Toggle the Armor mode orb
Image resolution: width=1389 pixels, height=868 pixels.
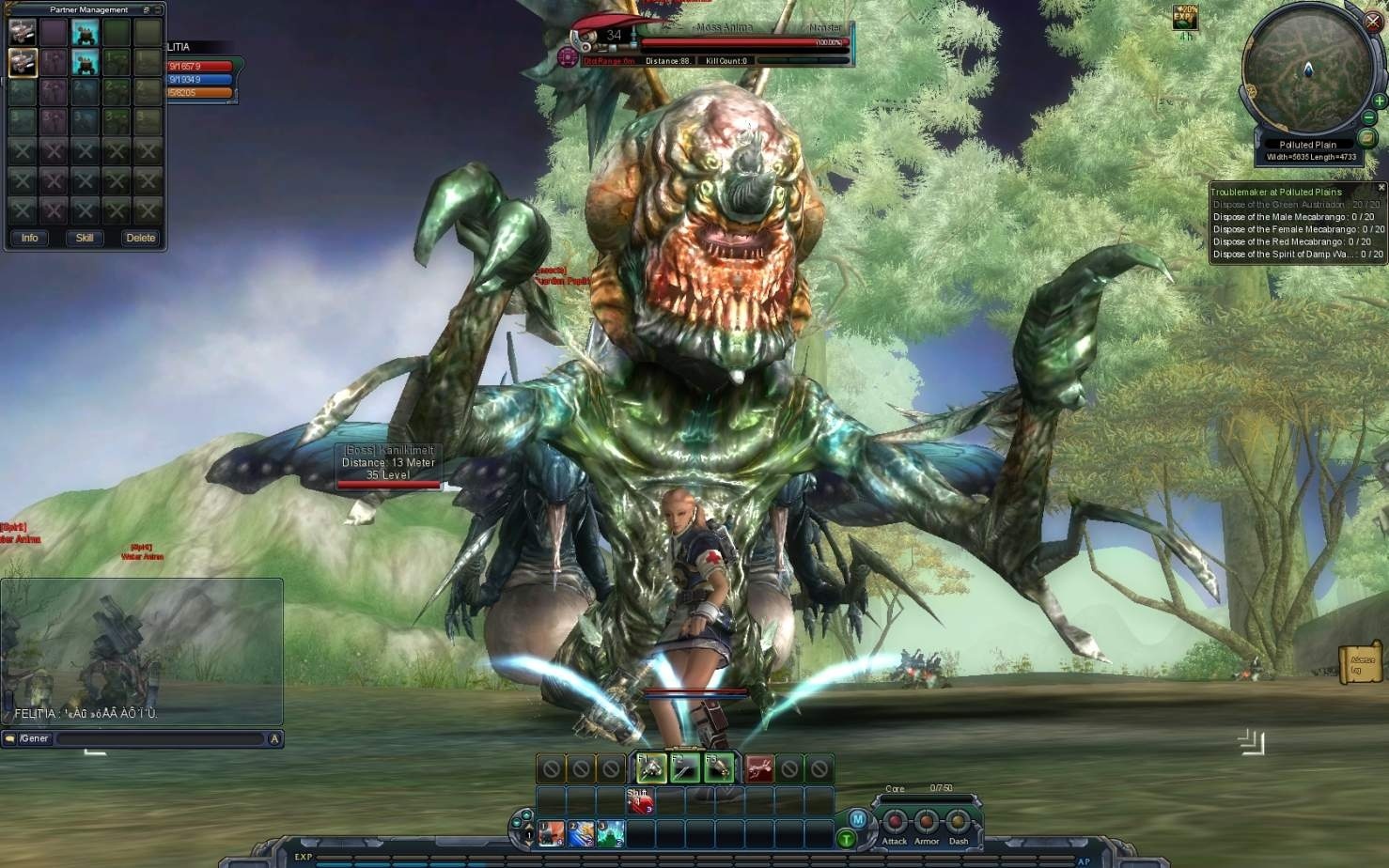point(927,820)
